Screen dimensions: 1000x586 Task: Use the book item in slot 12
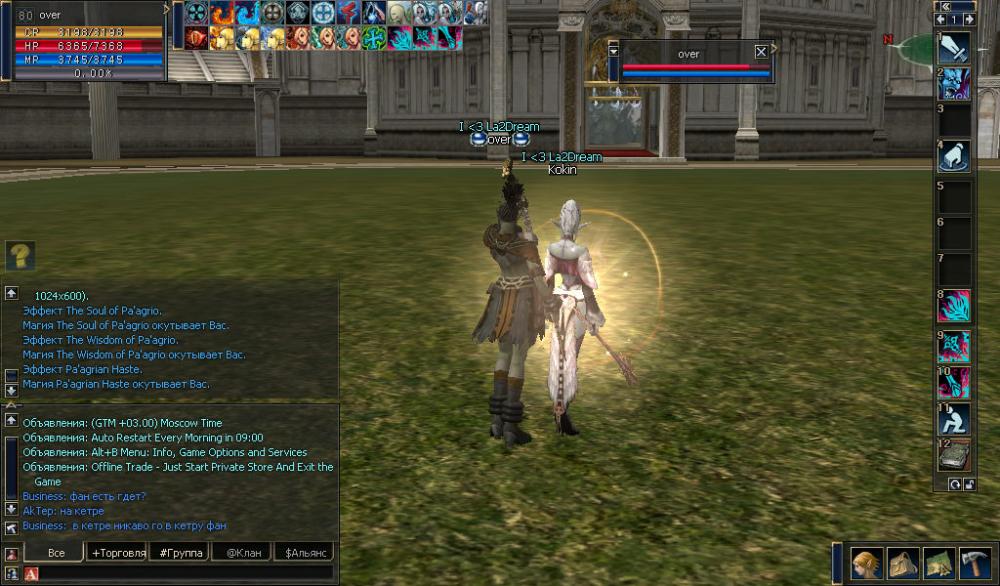click(955, 455)
